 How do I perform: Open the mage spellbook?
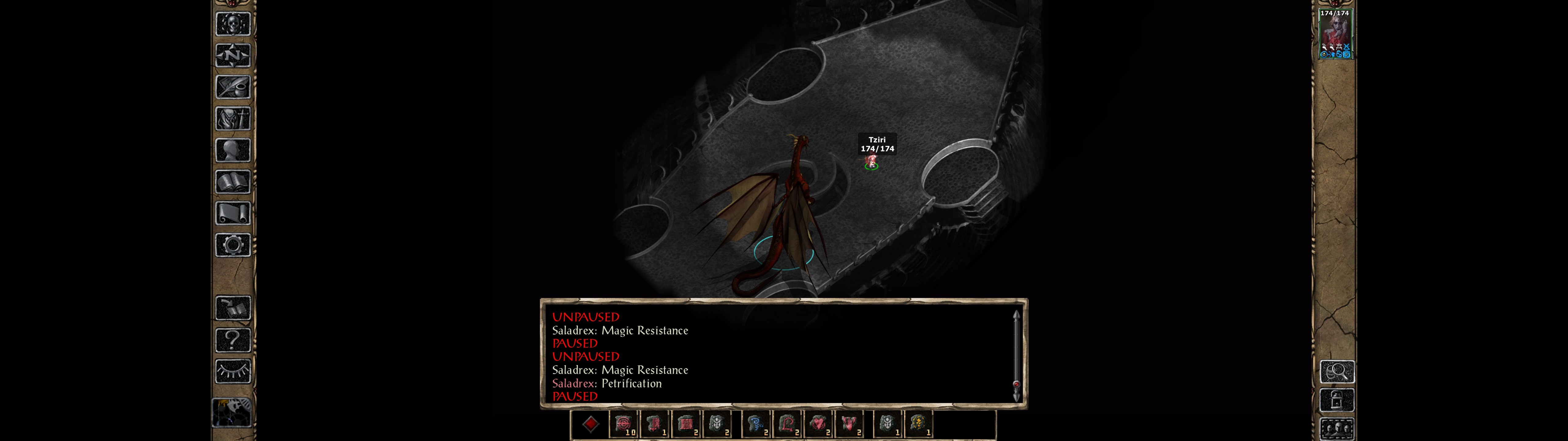tap(233, 182)
